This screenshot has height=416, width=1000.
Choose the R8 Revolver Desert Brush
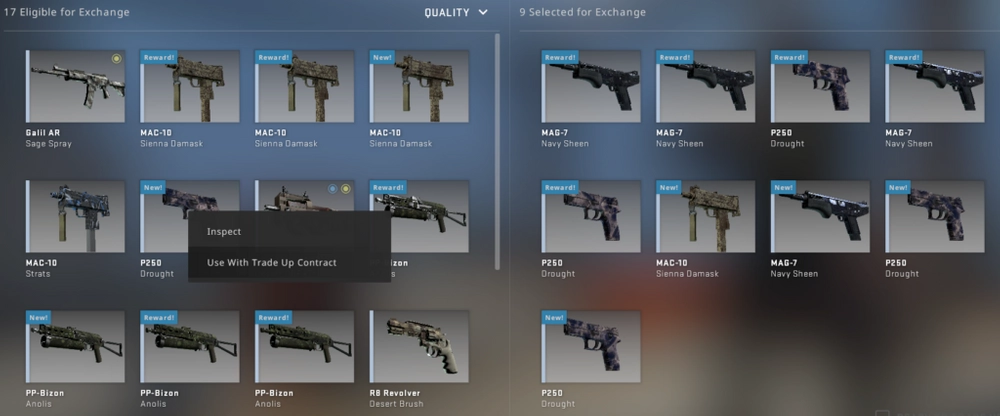[420, 346]
